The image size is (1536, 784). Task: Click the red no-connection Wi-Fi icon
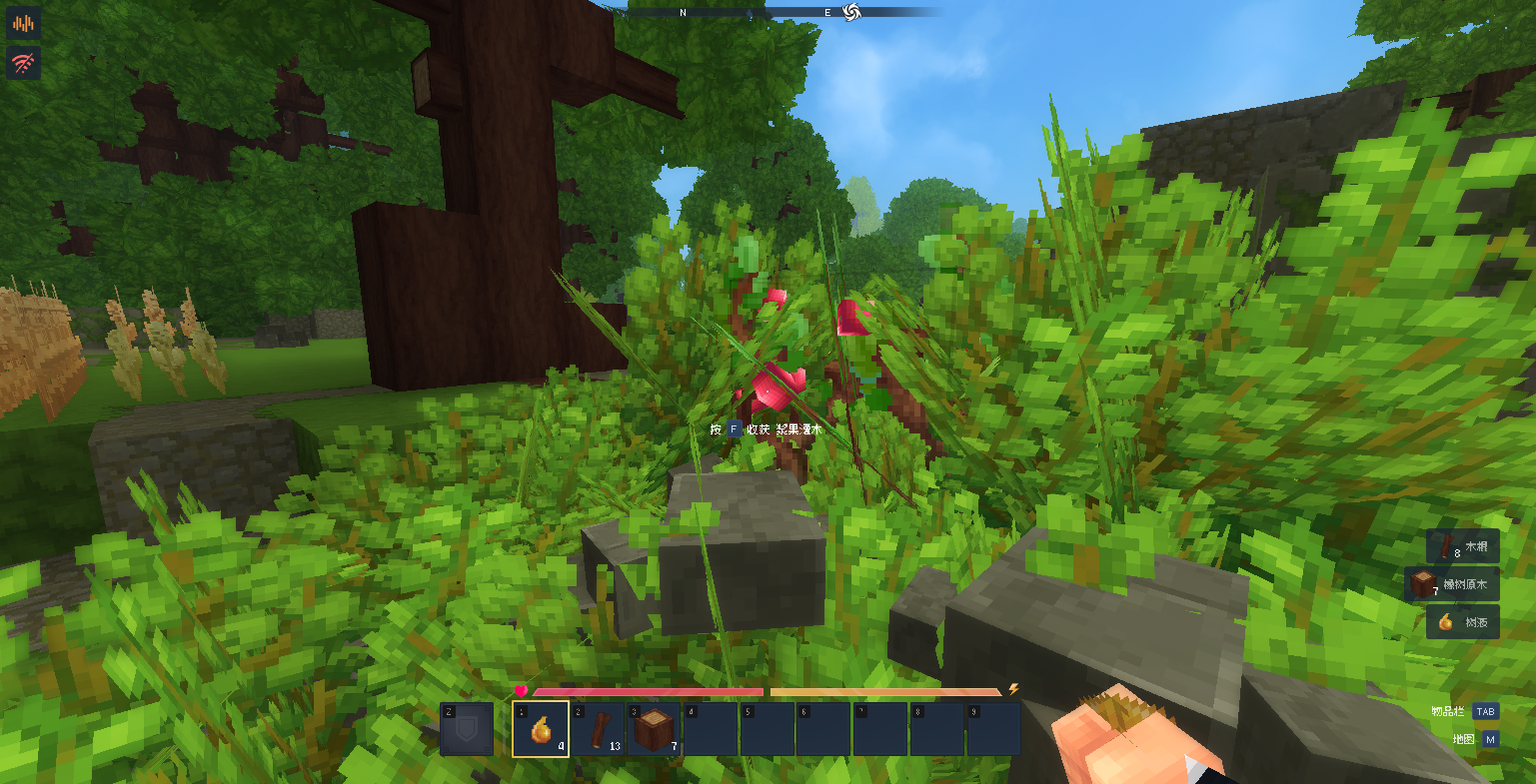24,64
